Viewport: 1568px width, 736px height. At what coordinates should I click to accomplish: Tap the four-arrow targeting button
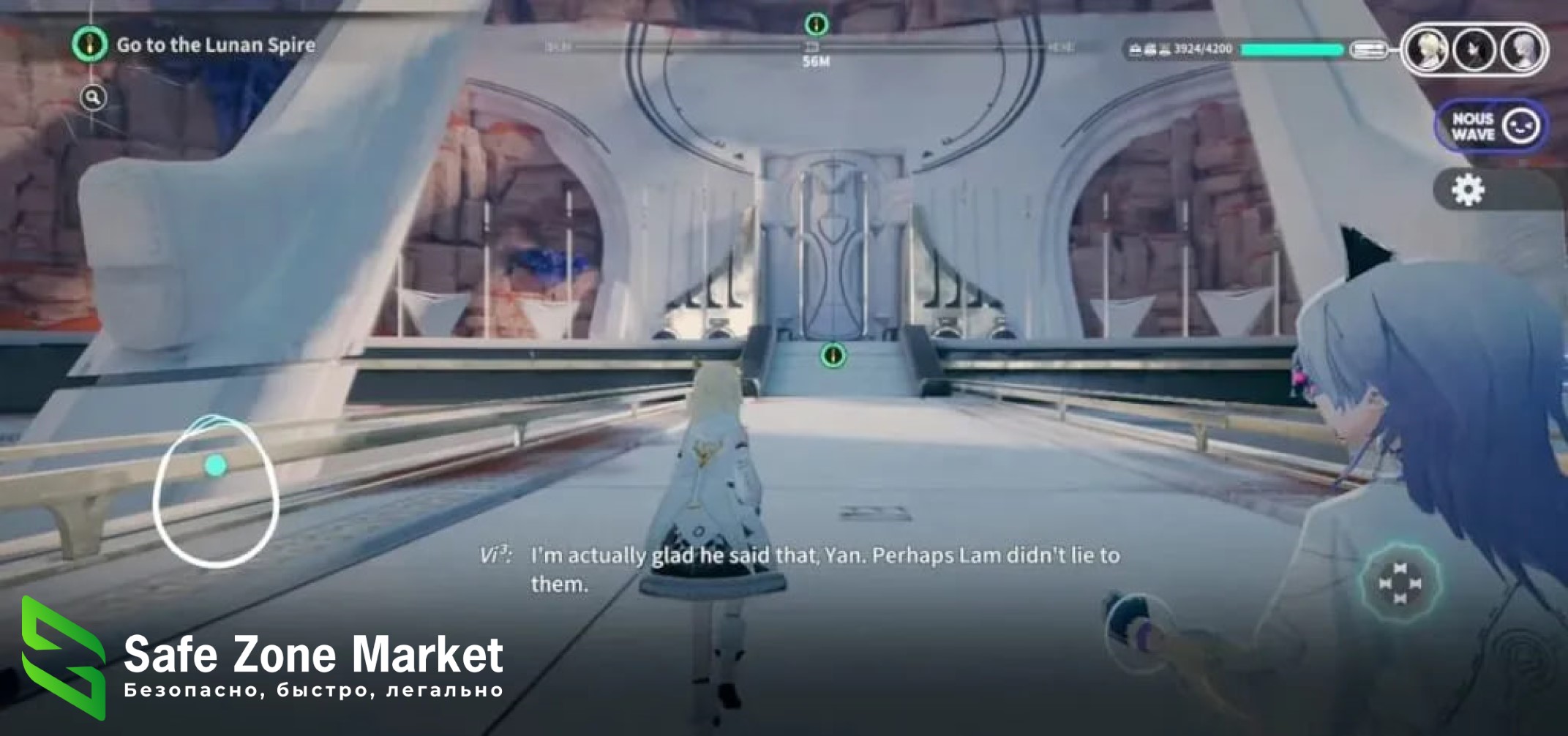point(1399,583)
